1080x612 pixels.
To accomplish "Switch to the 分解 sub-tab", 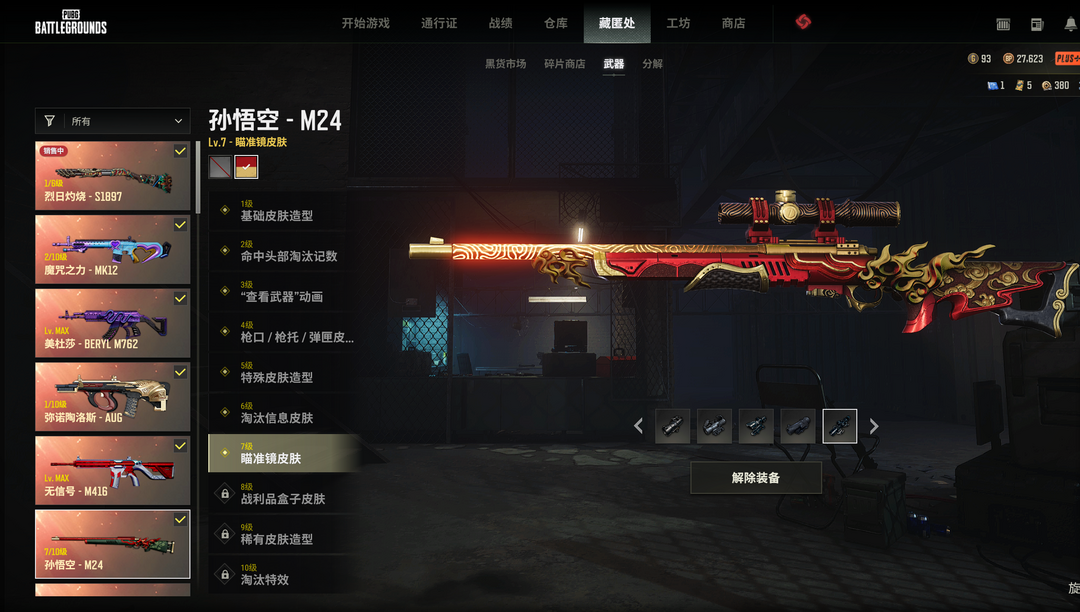I will tap(652, 64).
